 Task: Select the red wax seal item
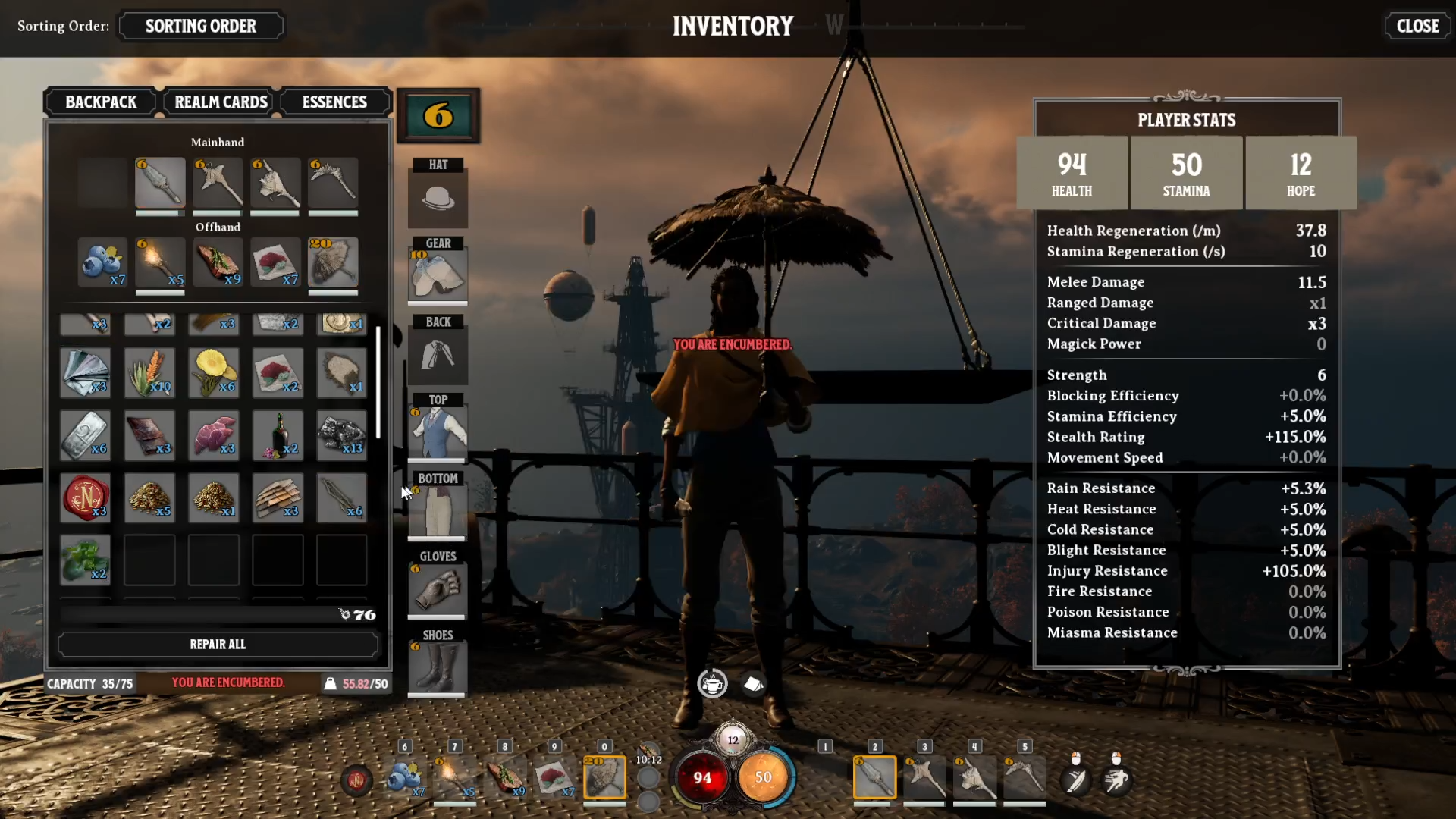[x=85, y=498]
